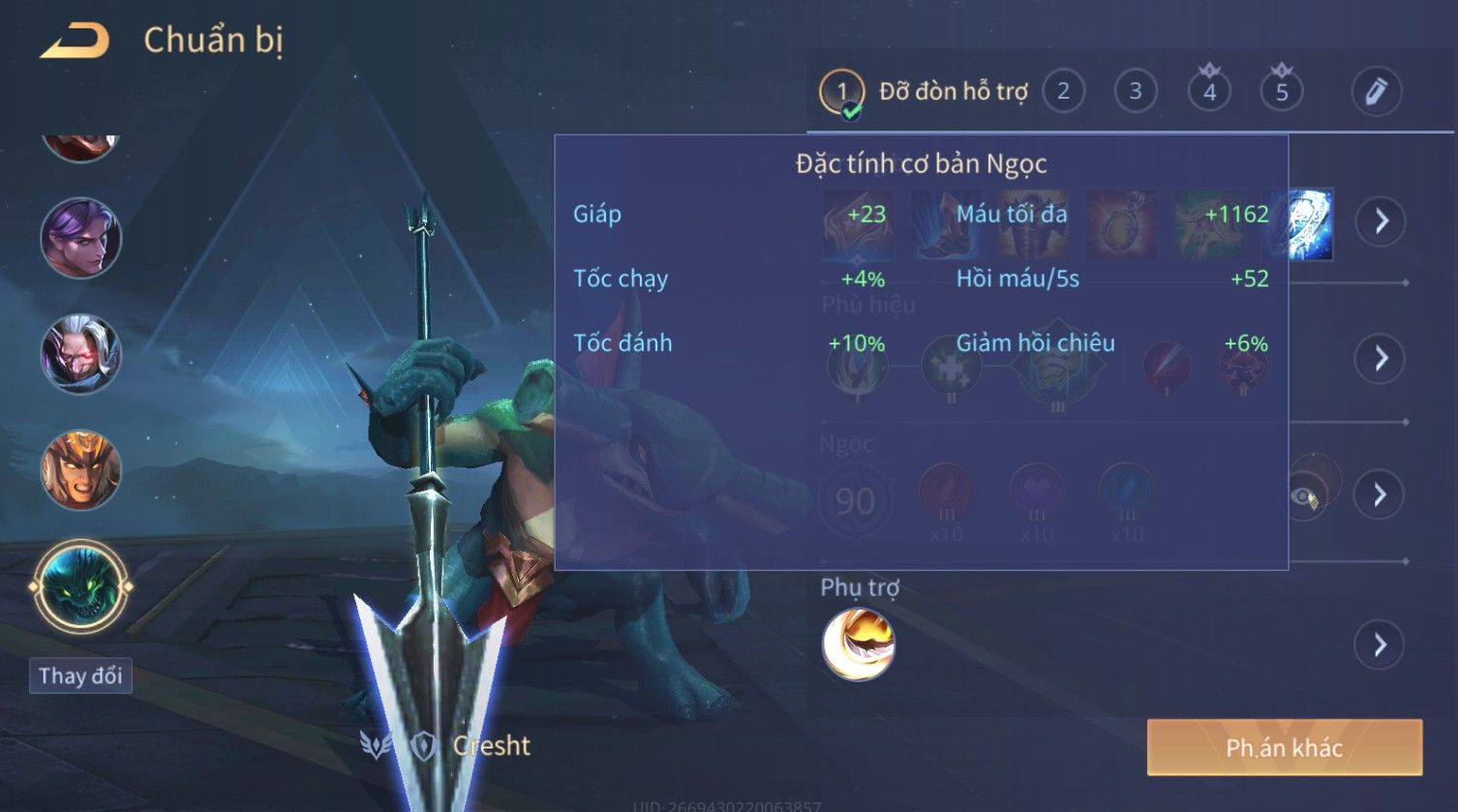1458x812 pixels.
Task: Choose the purple-haired hero portrait
Action: 81,238
